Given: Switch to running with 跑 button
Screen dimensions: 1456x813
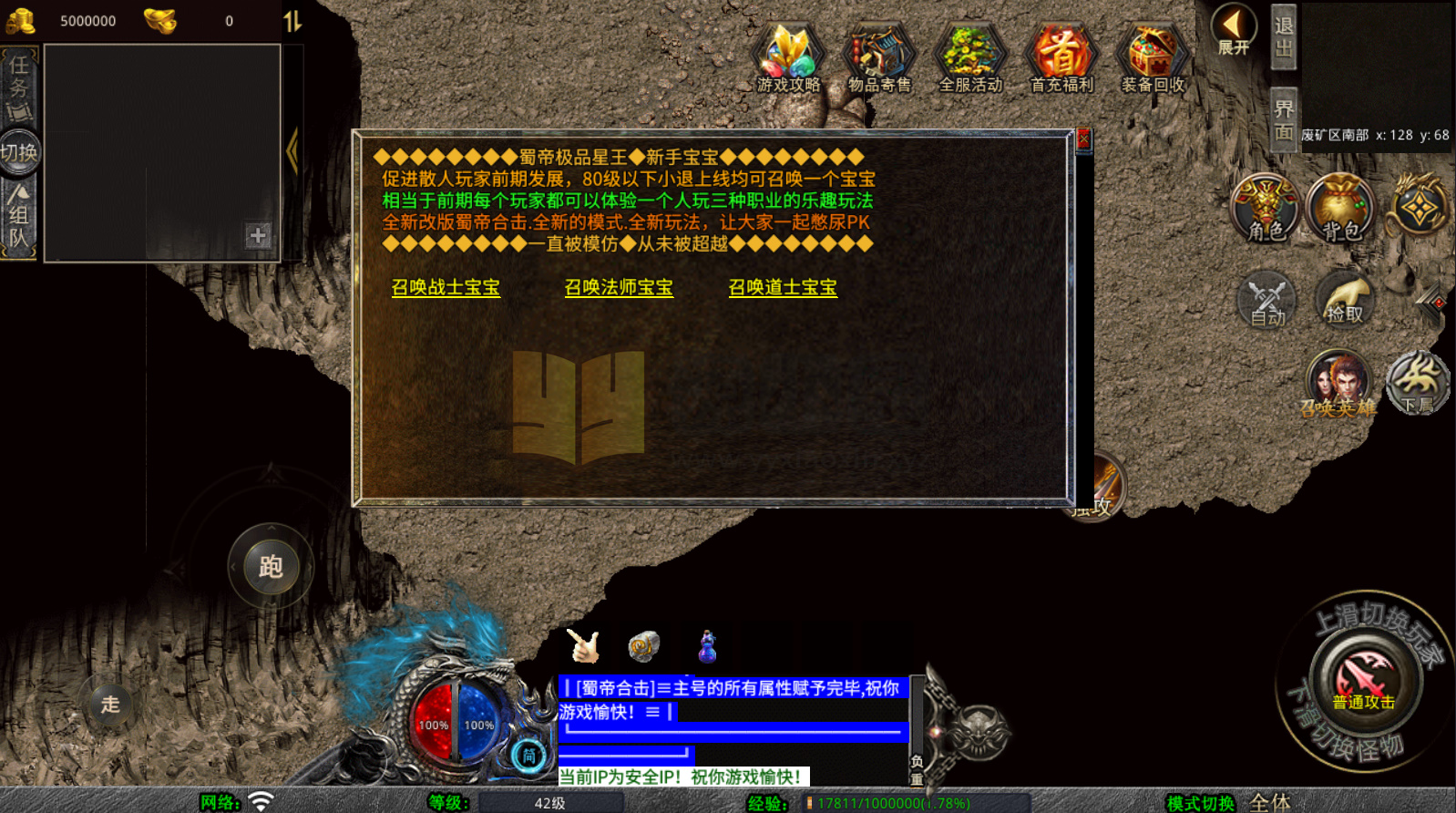Looking at the screenshot, I should 271,567.
